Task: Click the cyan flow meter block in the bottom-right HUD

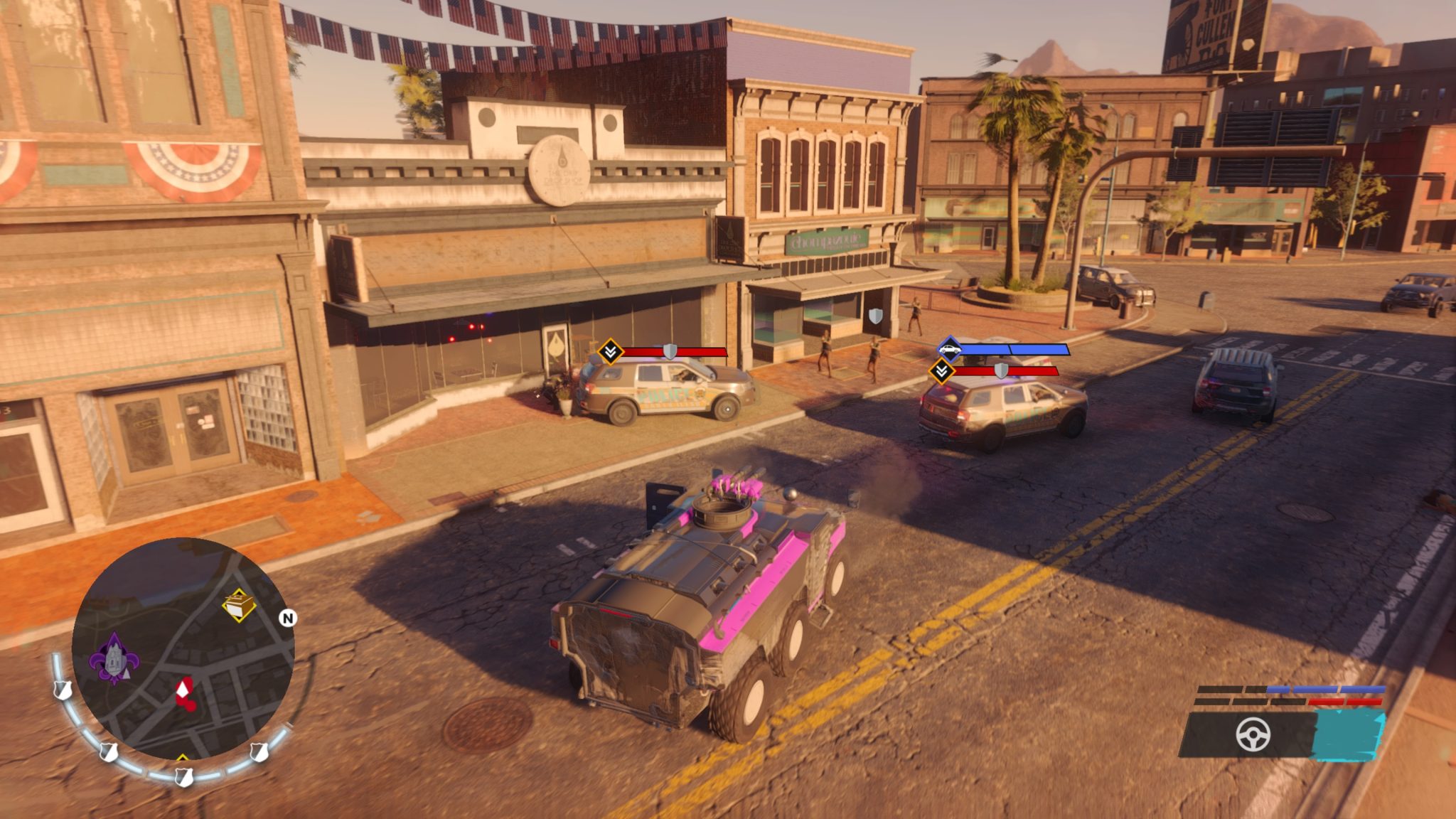Action: [1347, 734]
